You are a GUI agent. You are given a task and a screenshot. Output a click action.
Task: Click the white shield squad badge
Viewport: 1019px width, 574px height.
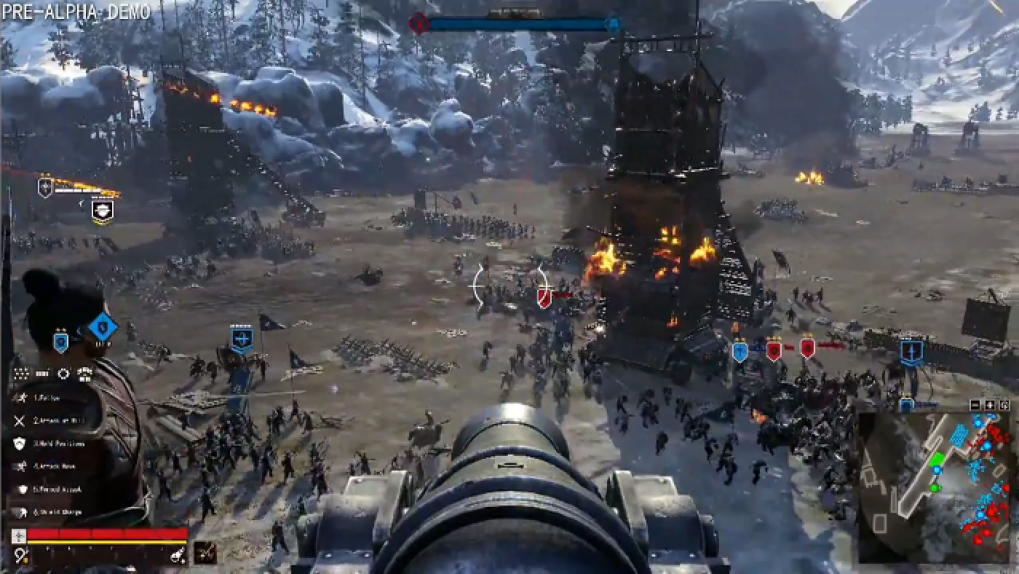(102, 210)
